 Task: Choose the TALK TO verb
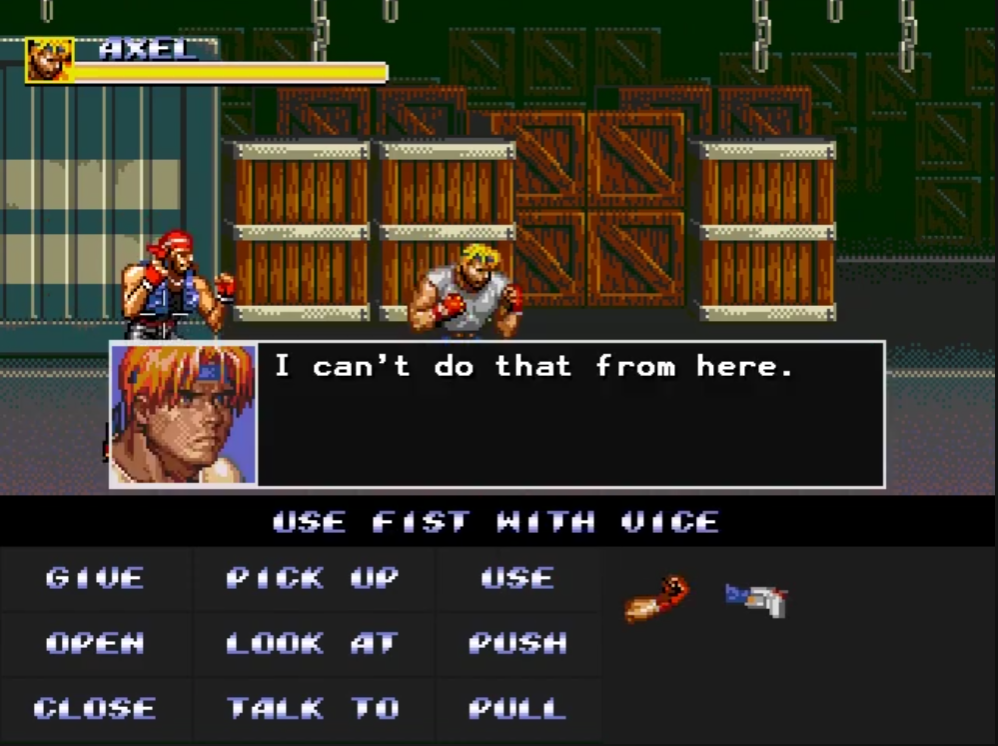[312, 709]
